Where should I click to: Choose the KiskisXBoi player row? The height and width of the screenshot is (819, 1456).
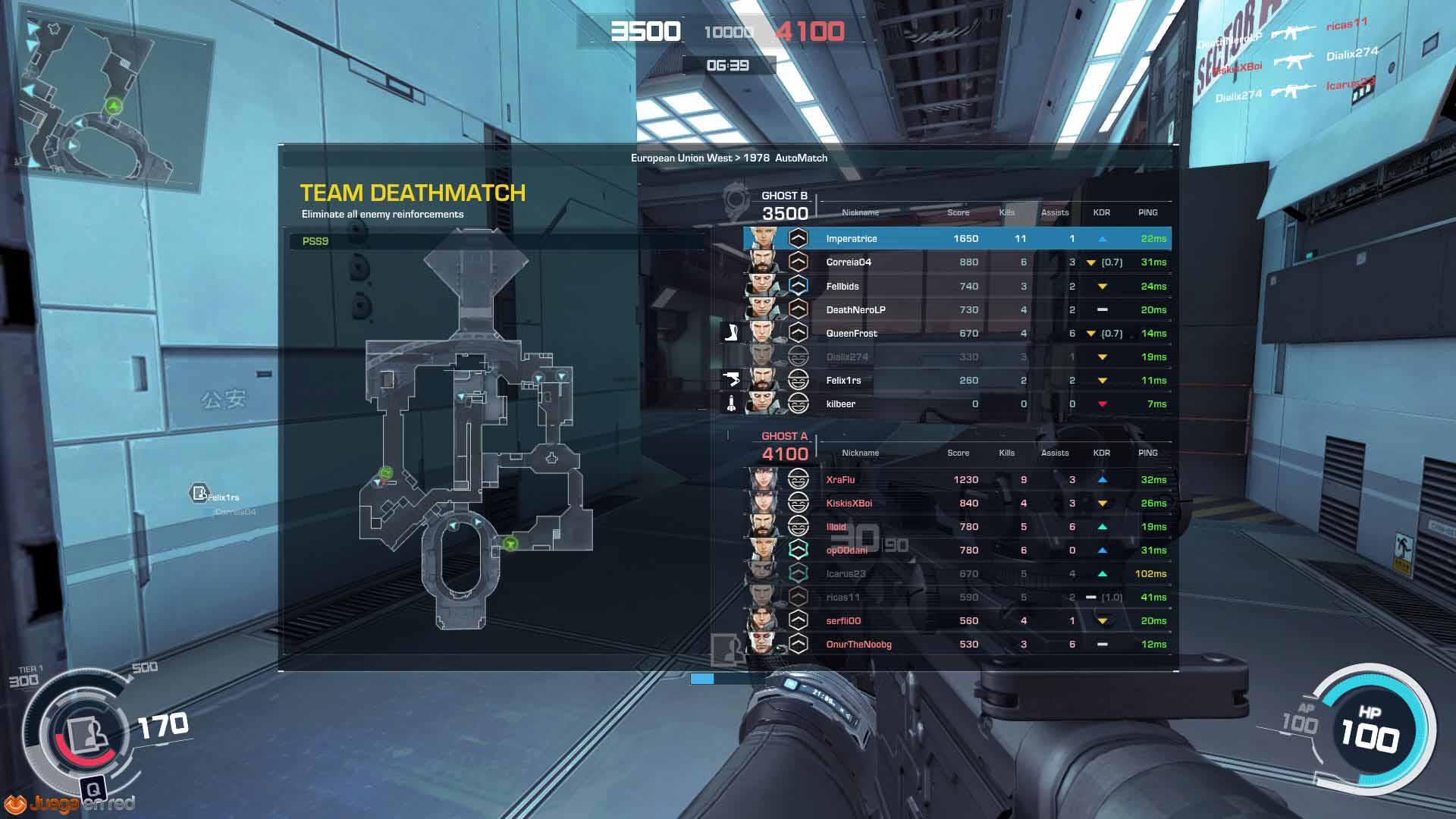957,504
